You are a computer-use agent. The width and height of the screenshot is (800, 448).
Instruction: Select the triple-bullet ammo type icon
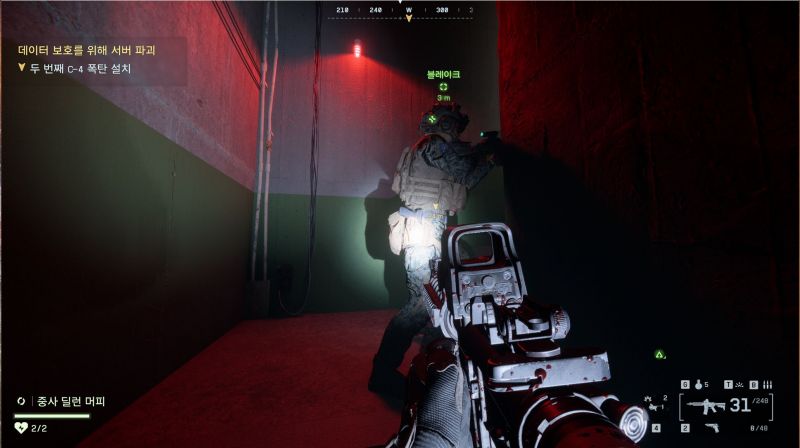[766, 384]
